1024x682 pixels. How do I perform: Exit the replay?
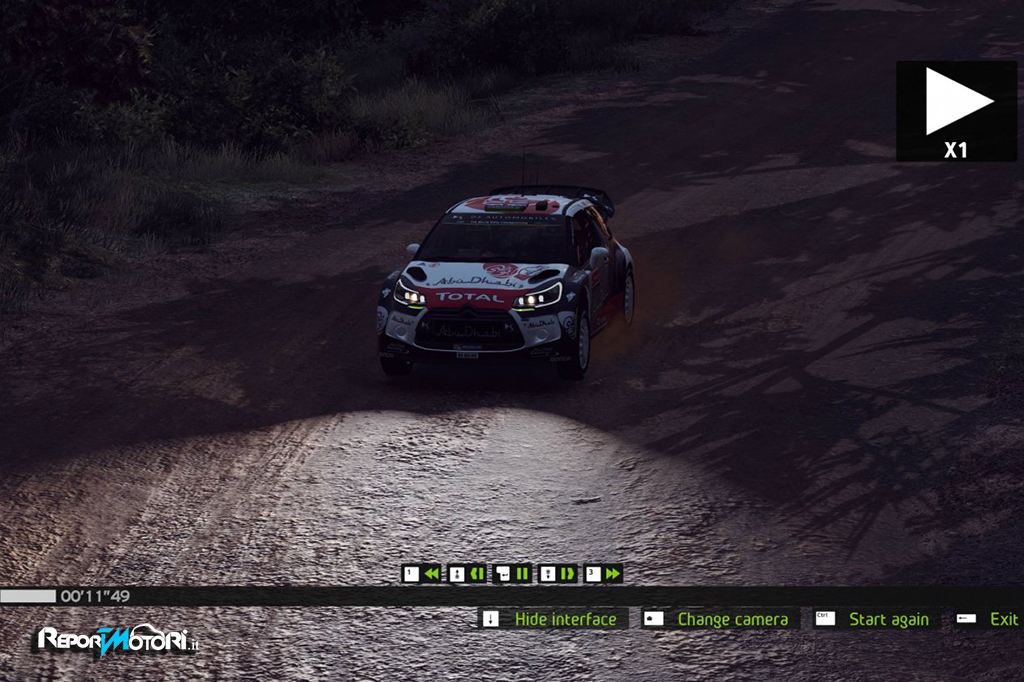click(x=1003, y=619)
